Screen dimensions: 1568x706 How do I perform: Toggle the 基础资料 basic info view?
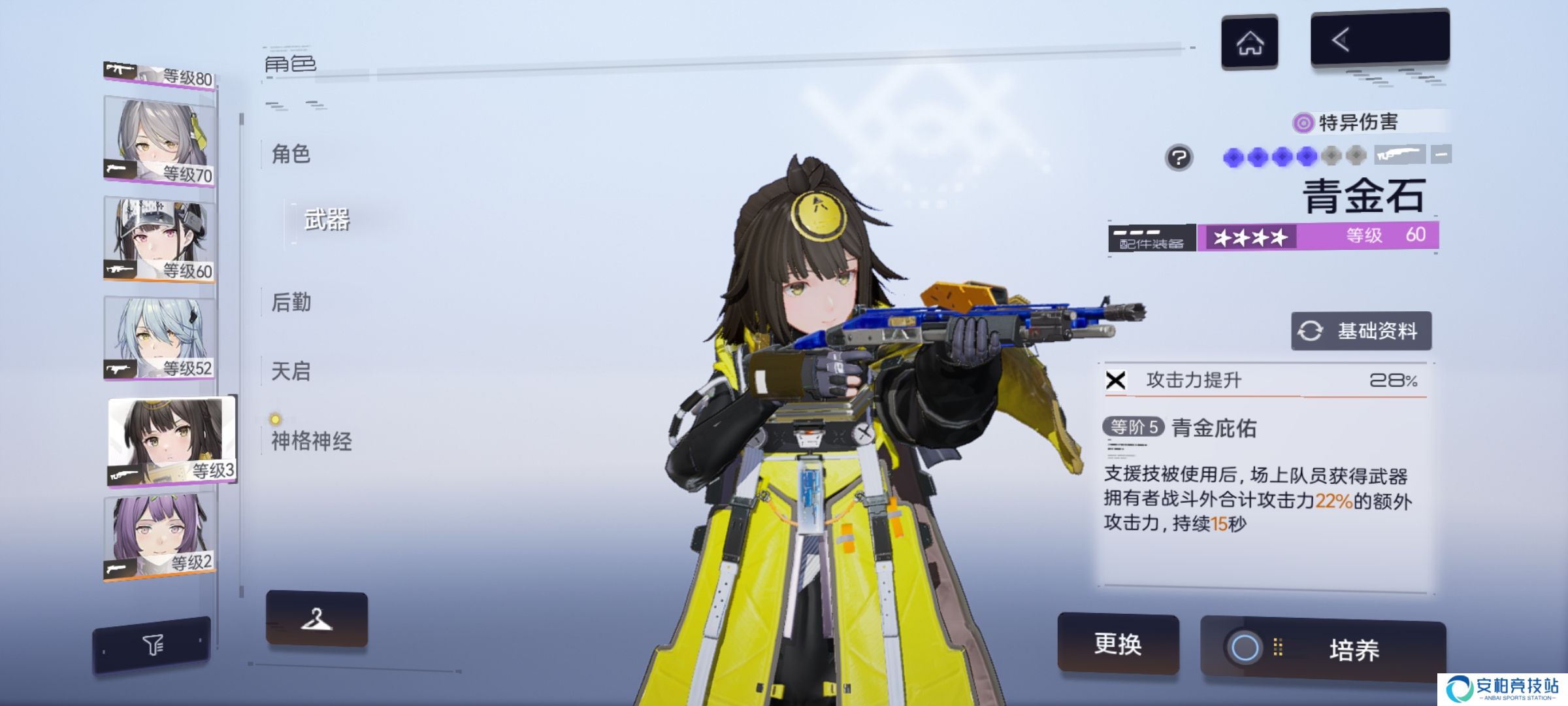click(1361, 331)
